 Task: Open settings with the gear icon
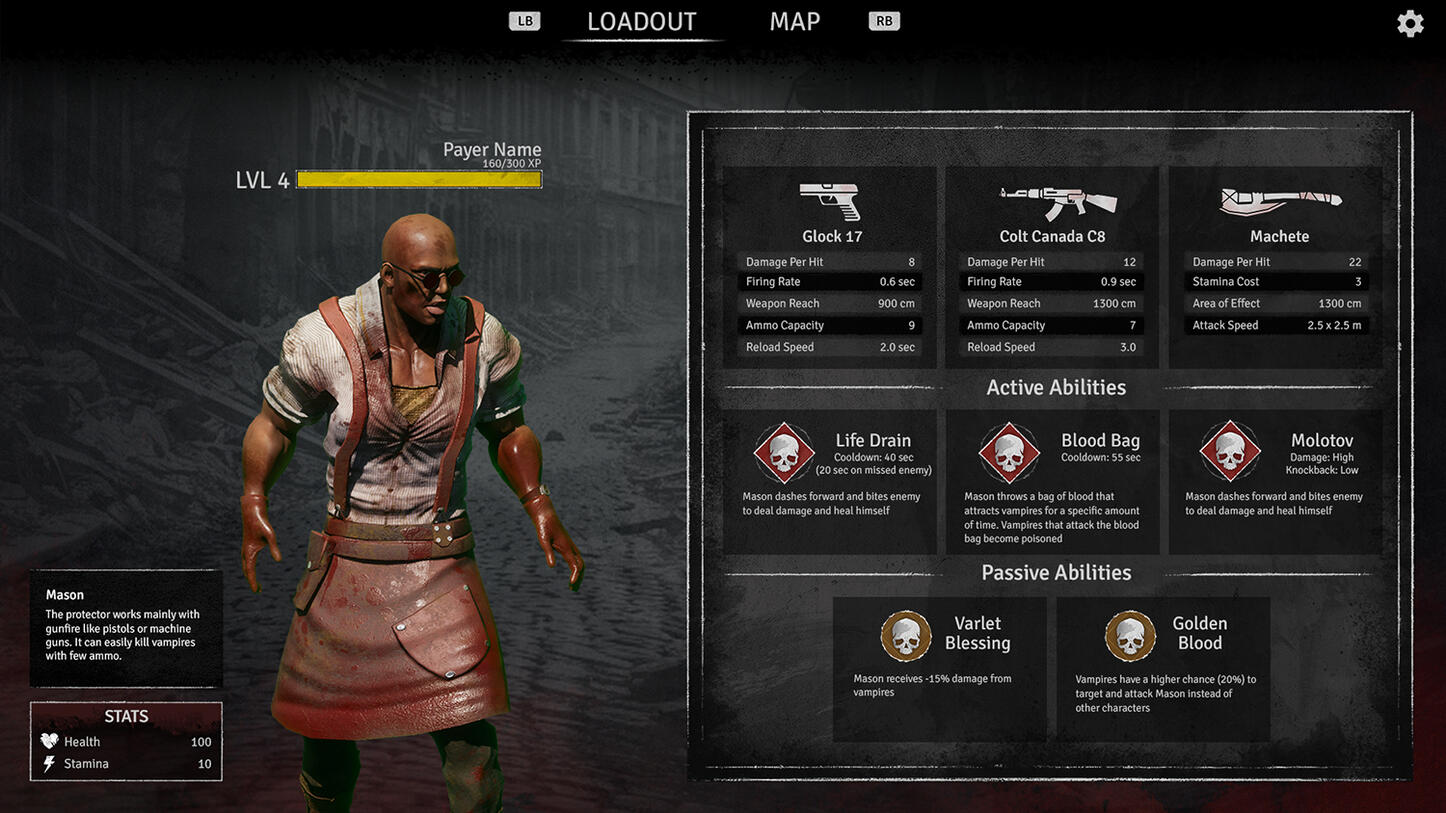coord(1410,24)
